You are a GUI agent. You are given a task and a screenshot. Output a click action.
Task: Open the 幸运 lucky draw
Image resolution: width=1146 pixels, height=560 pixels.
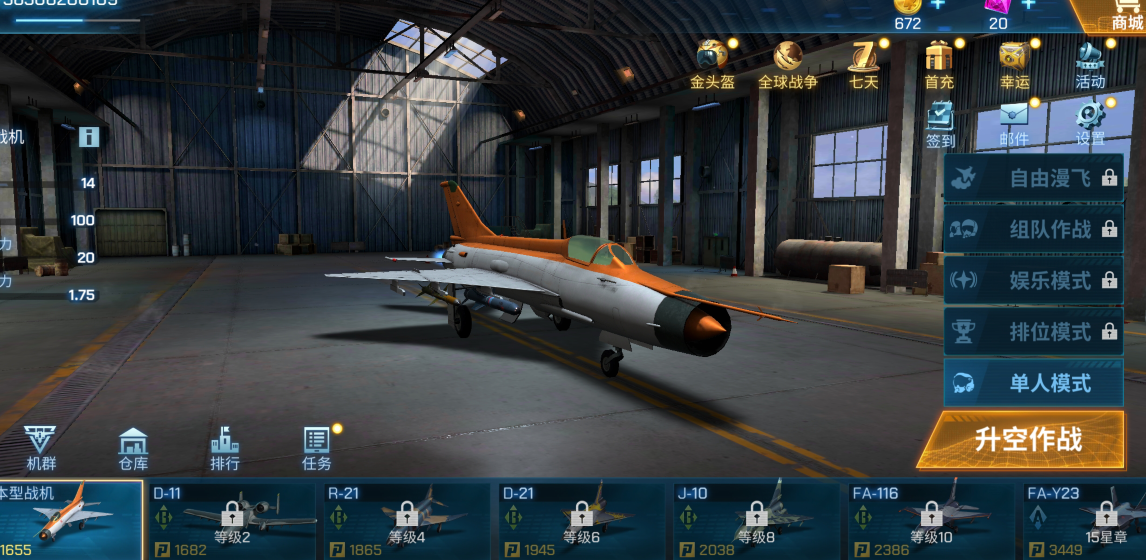[1014, 64]
